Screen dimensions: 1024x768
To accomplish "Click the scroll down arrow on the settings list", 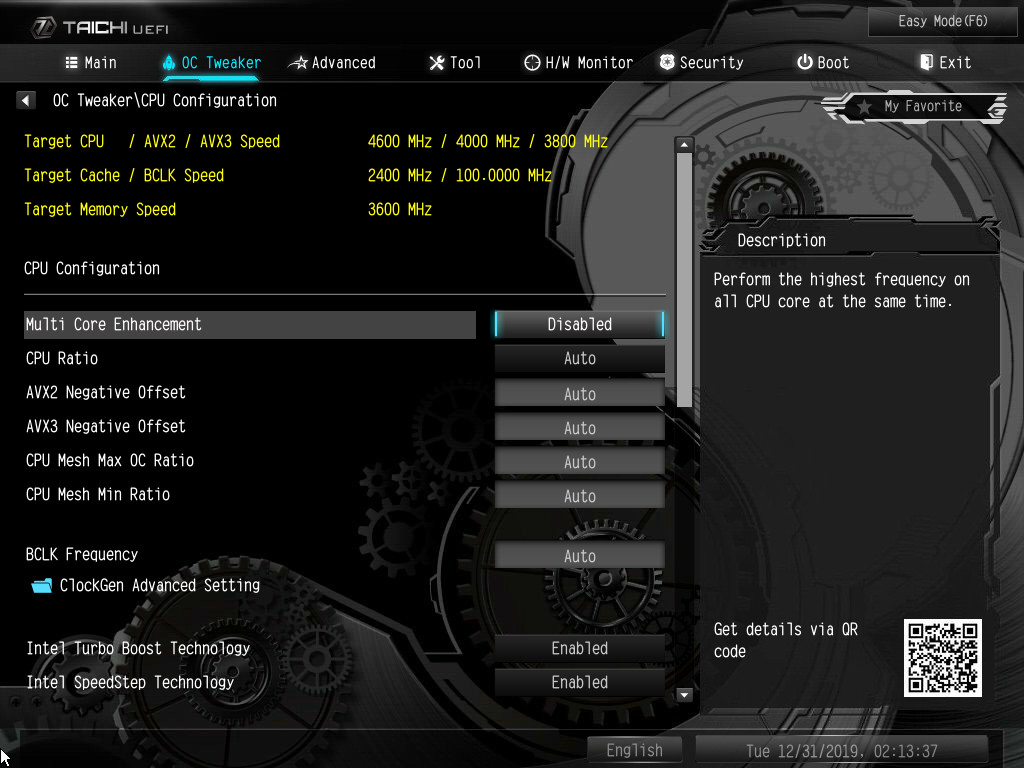I will point(685,694).
